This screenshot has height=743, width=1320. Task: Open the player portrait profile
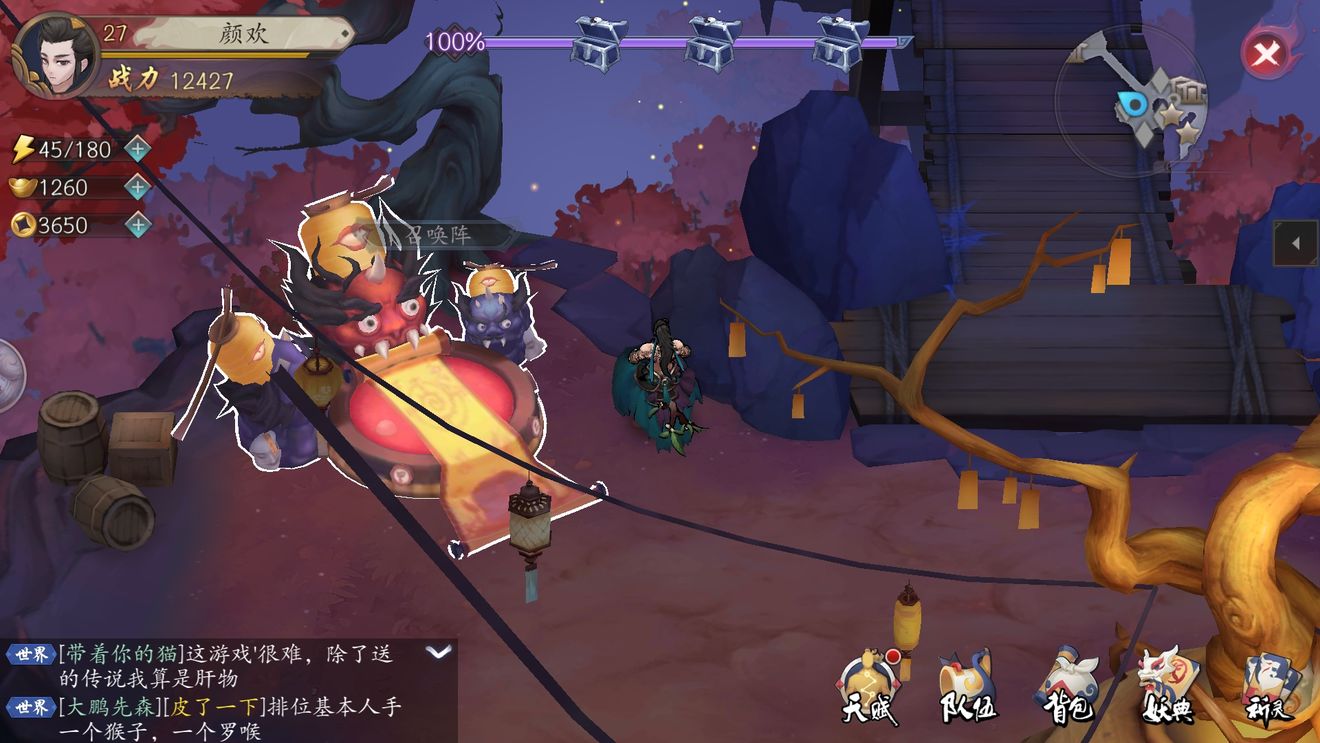point(55,54)
